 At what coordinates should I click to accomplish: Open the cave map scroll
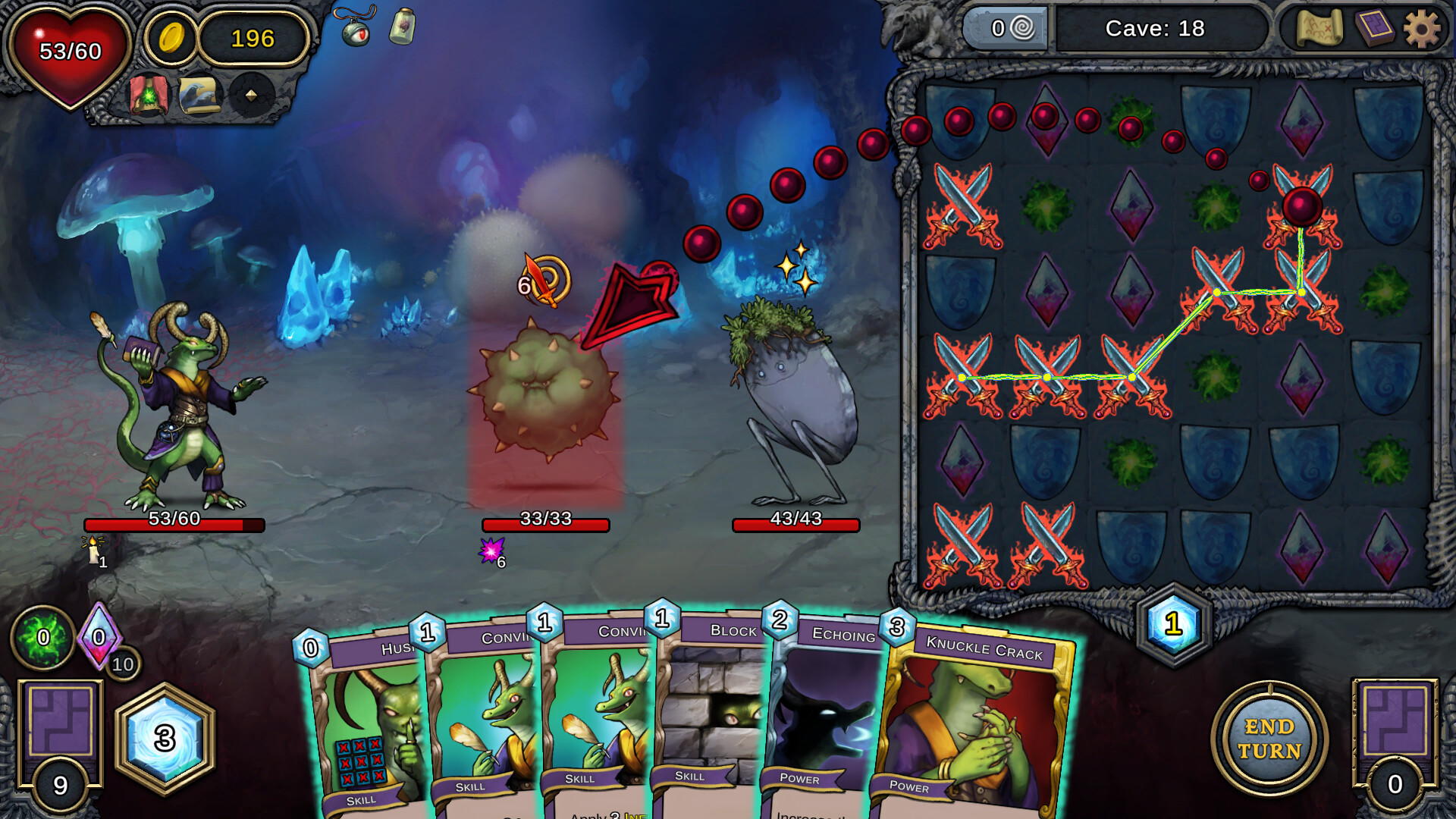[x=1319, y=29]
